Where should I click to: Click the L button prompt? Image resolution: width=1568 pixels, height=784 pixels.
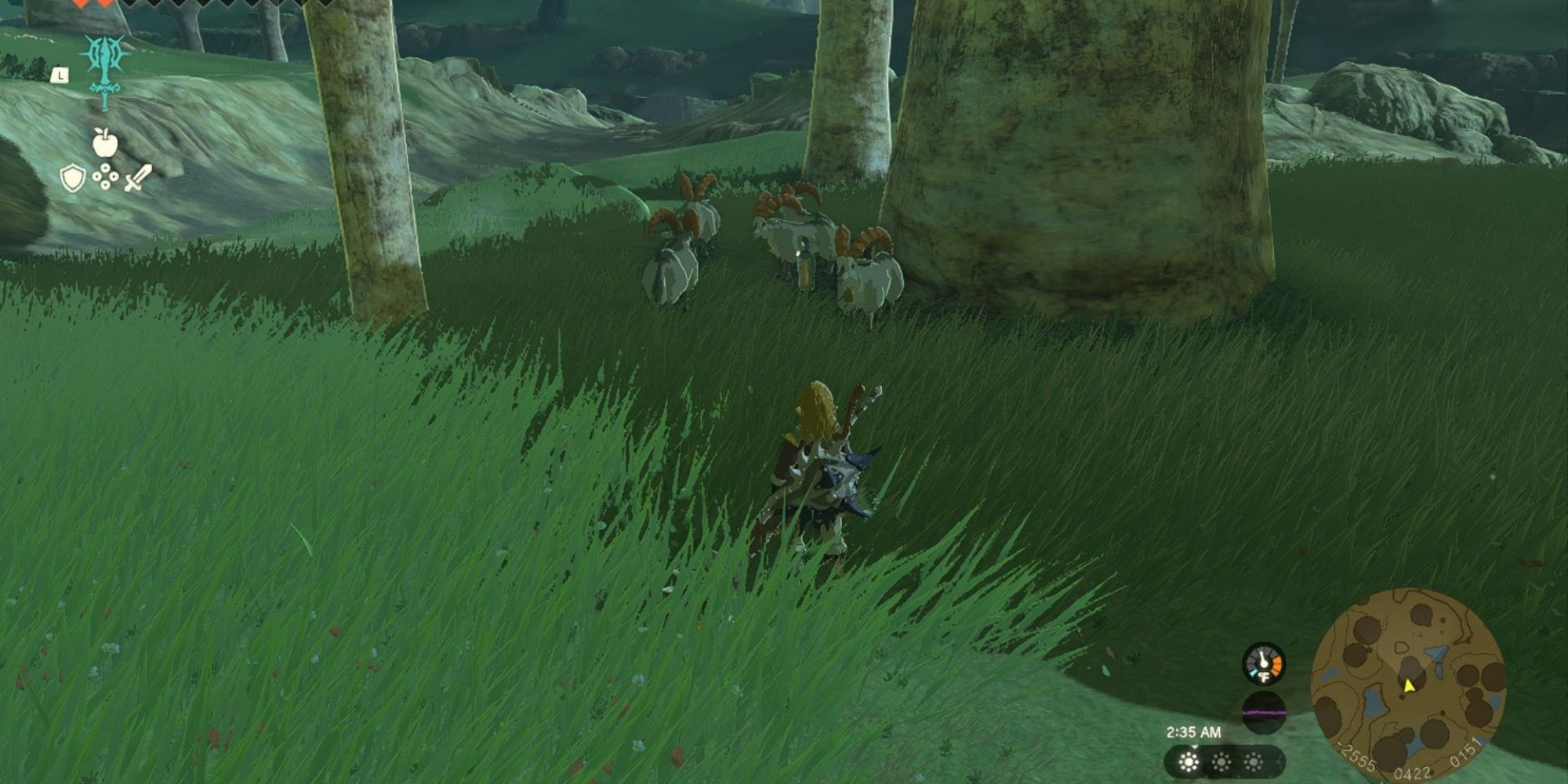click(60, 74)
